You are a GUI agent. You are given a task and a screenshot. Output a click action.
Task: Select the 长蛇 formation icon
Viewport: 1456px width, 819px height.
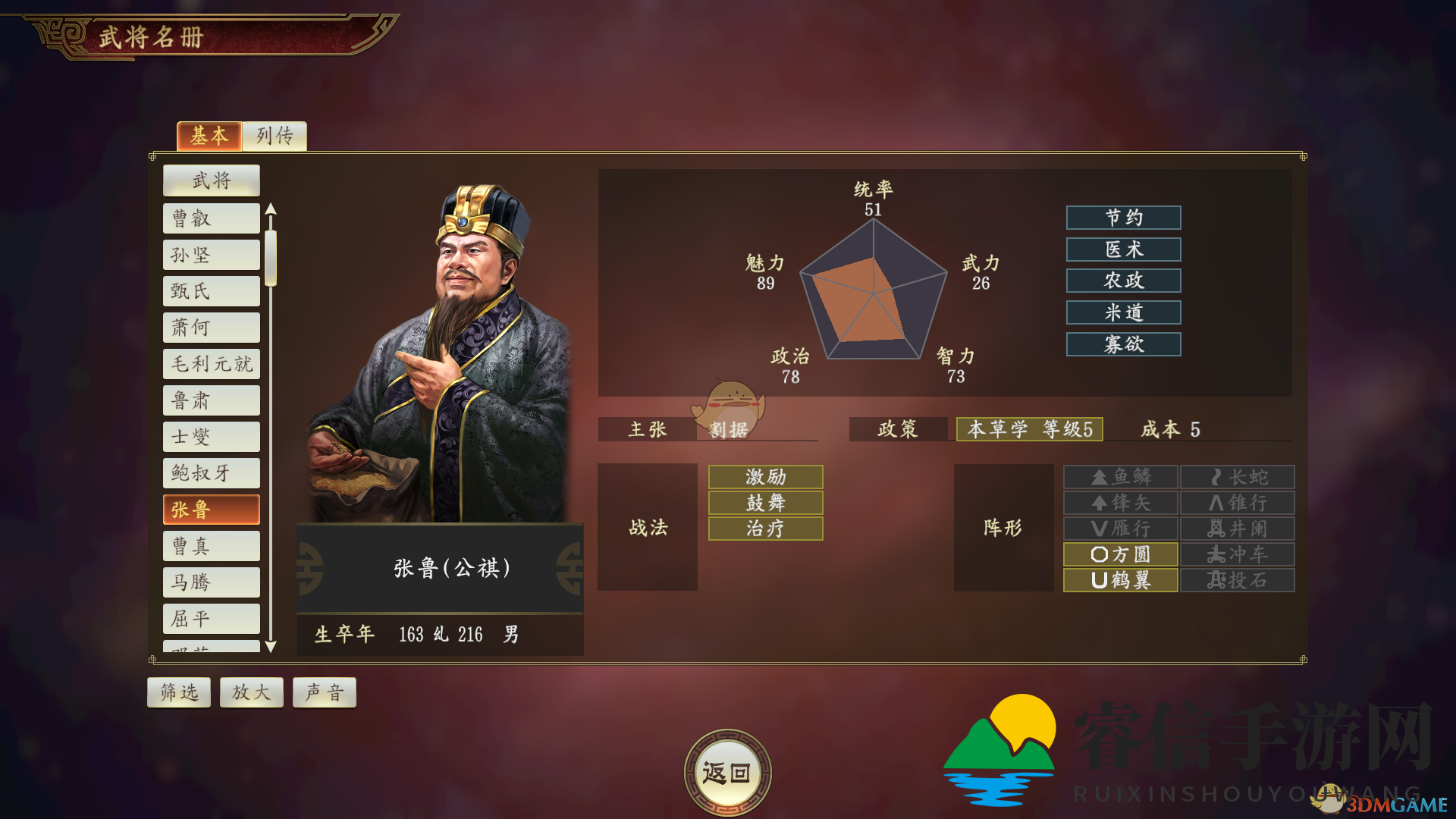click(1236, 476)
